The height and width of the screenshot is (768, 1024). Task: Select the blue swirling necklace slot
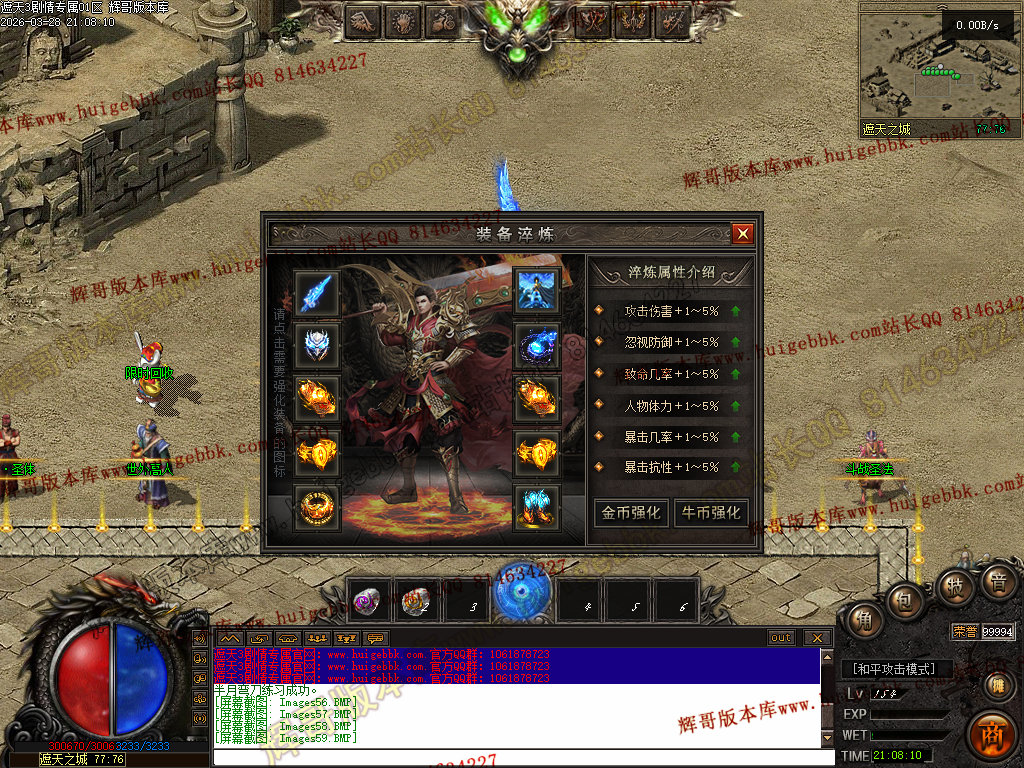pyautogui.click(x=537, y=346)
